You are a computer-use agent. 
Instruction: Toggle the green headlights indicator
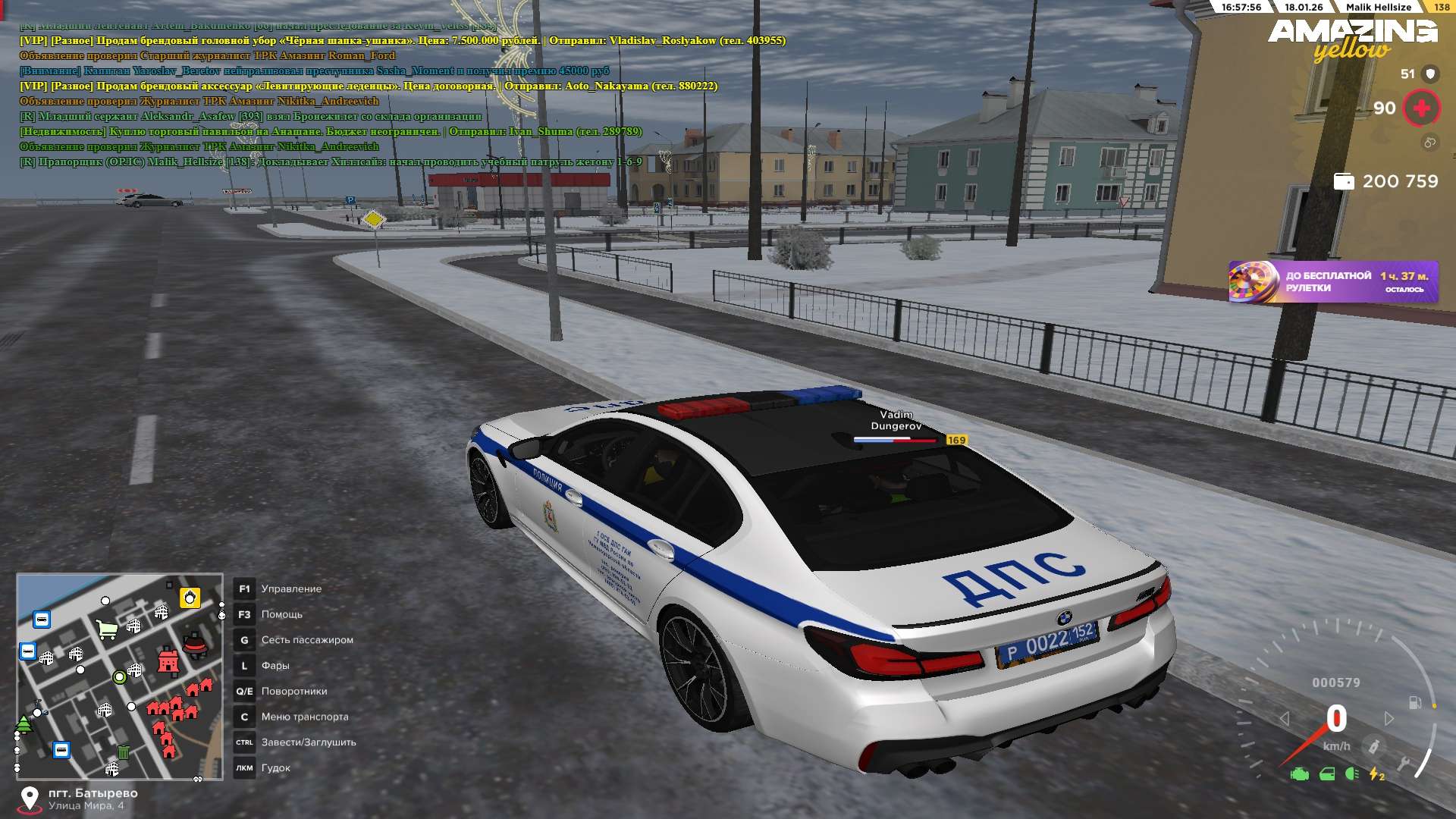tap(1351, 774)
